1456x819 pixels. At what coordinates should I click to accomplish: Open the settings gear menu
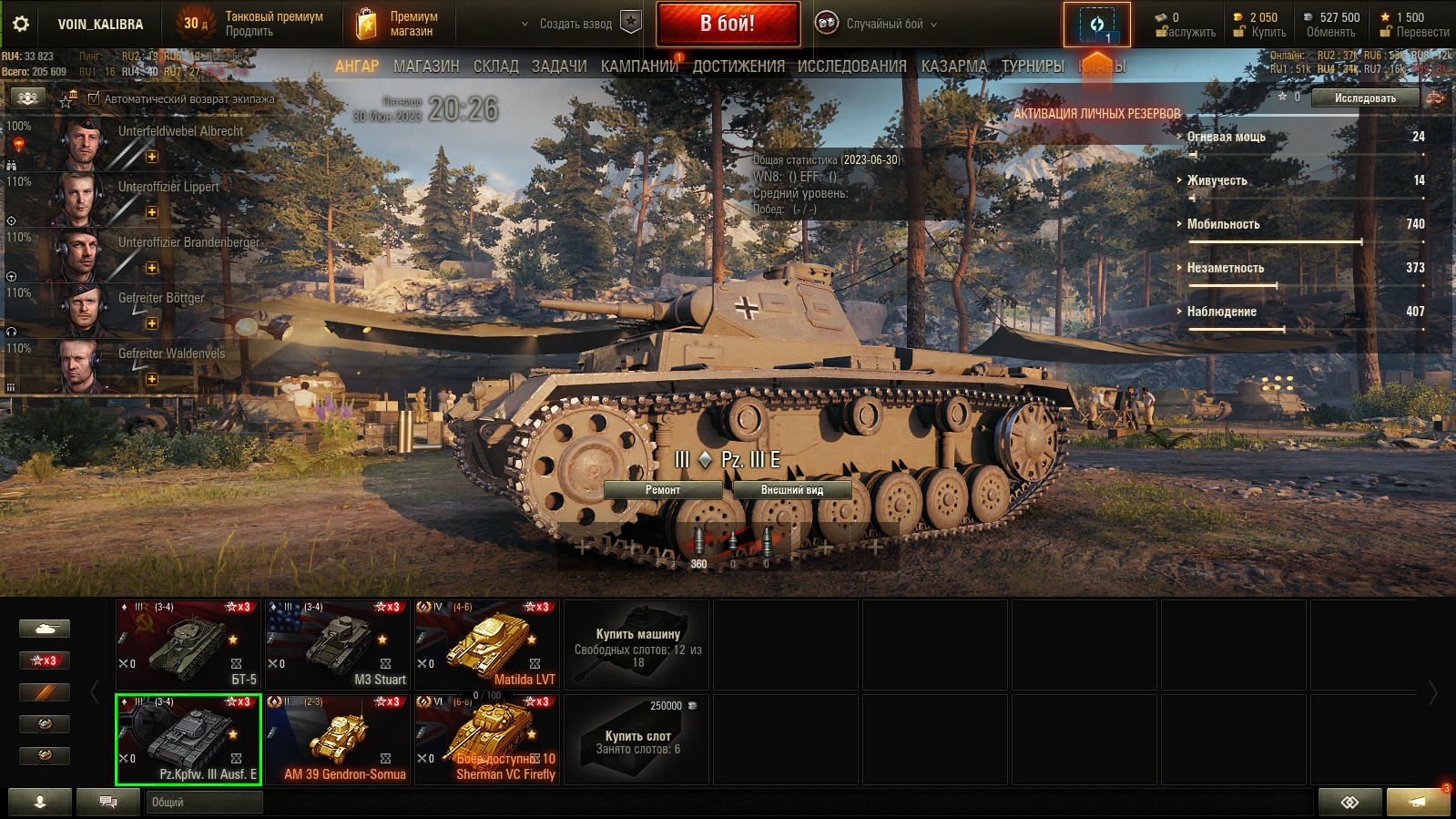coord(21,24)
